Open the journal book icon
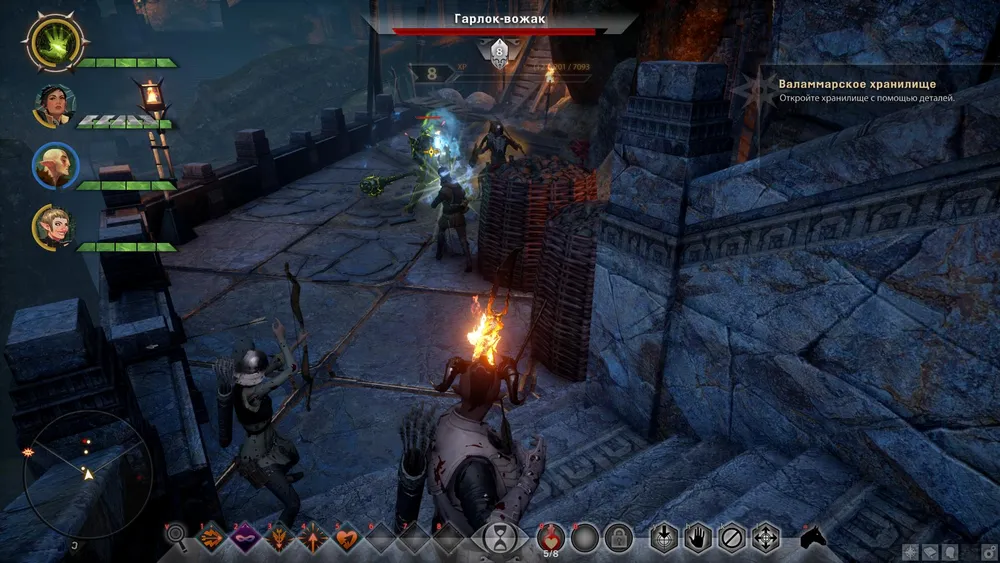 (931, 551)
